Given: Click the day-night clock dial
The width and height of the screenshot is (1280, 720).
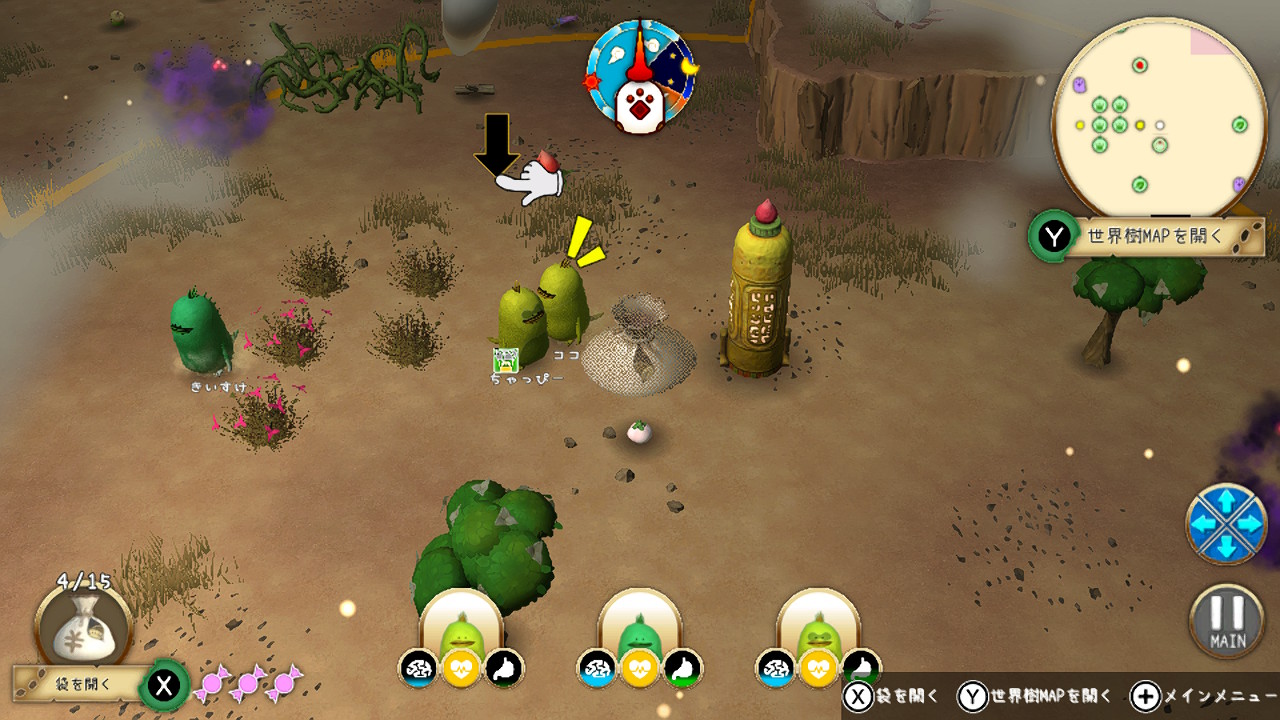Looking at the screenshot, I should (x=640, y=77).
